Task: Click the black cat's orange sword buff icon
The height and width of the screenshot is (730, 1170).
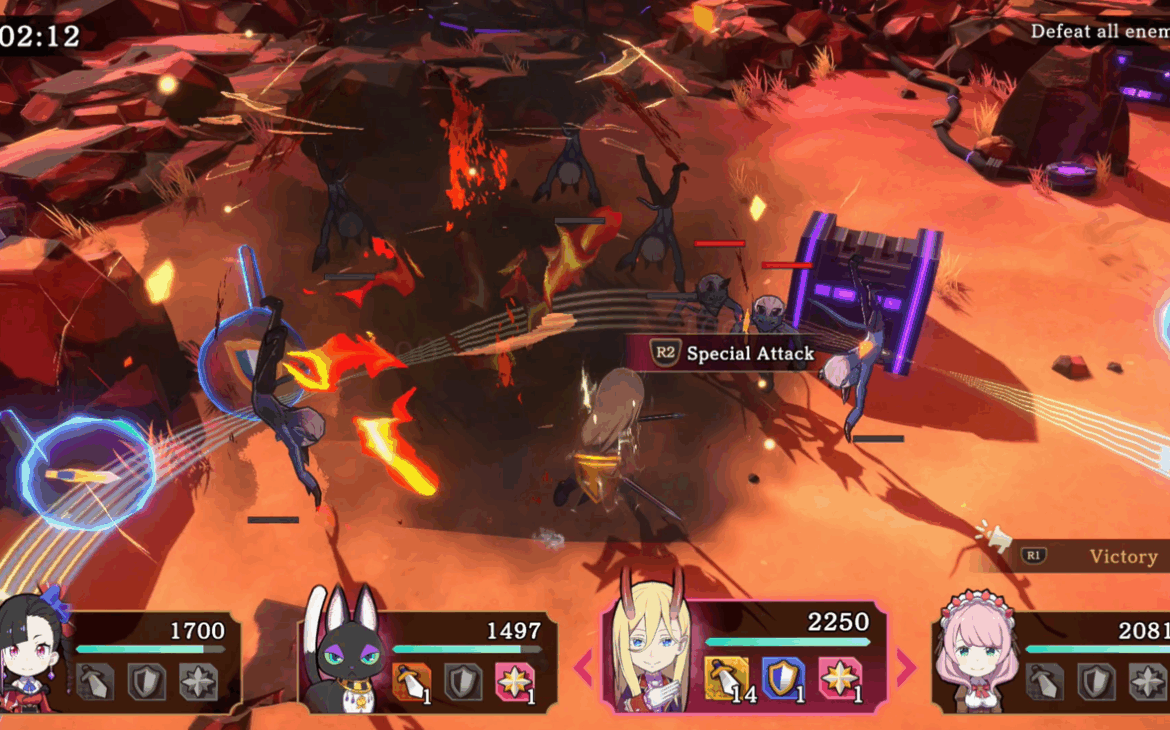Action: click(x=411, y=681)
